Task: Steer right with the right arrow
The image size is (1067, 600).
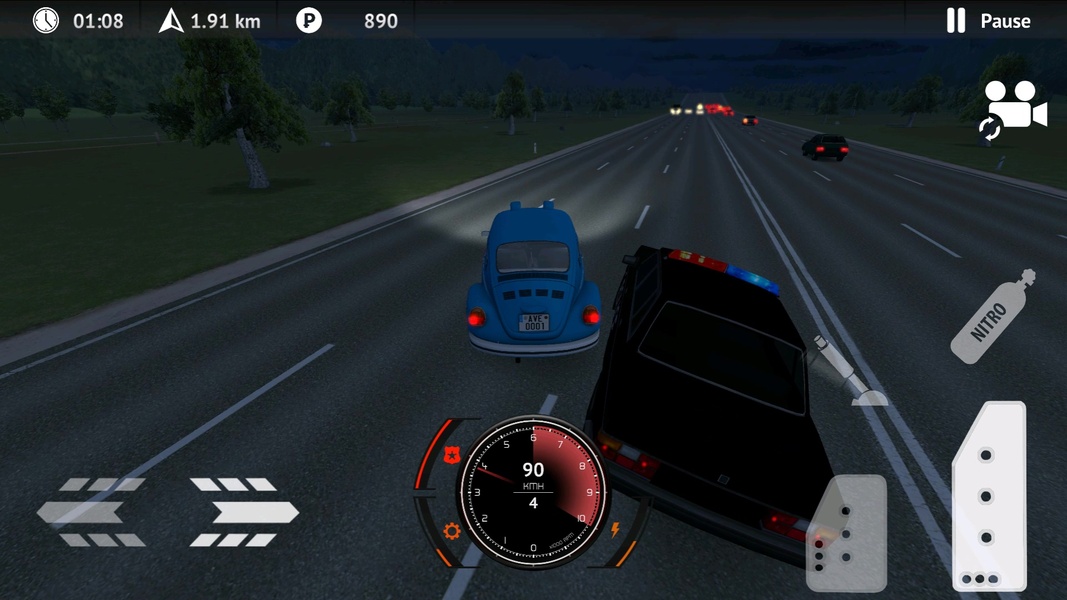Action: coord(245,512)
